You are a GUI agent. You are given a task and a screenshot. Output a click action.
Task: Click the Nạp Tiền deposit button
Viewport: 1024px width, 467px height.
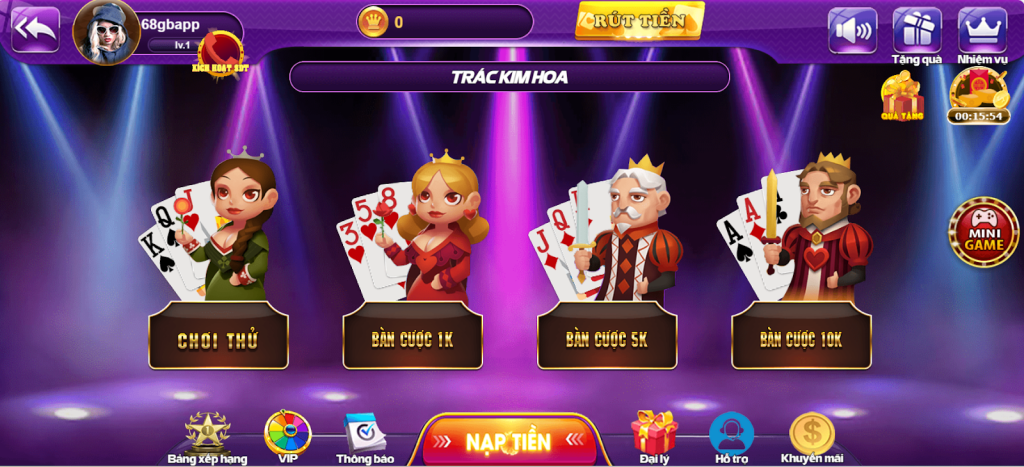tap(508, 441)
